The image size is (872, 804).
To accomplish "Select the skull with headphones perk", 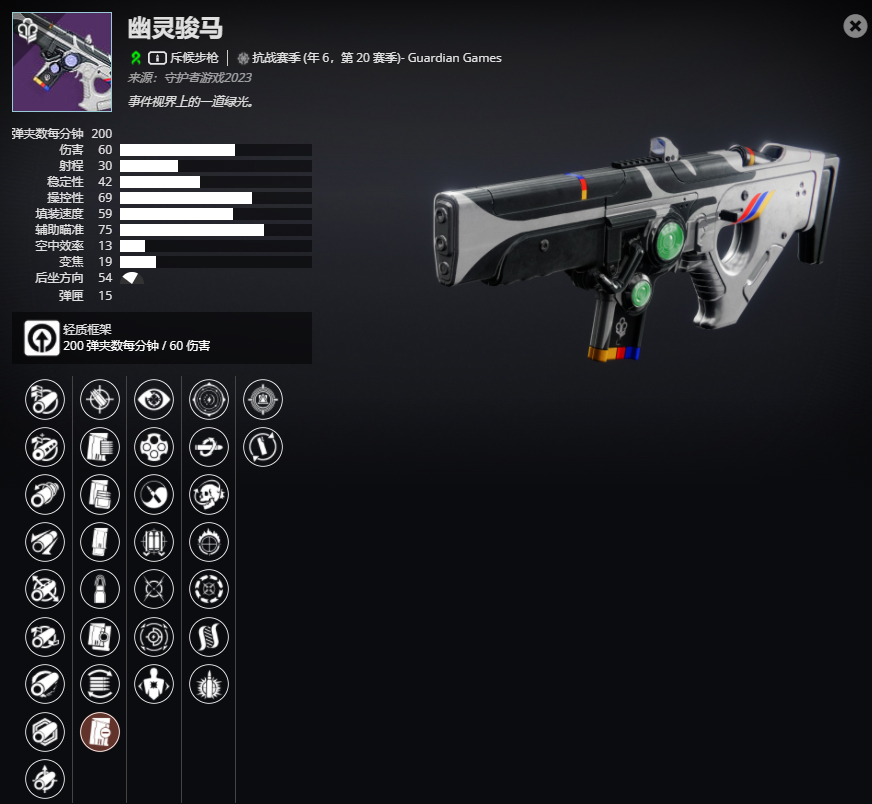I will tap(209, 494).
